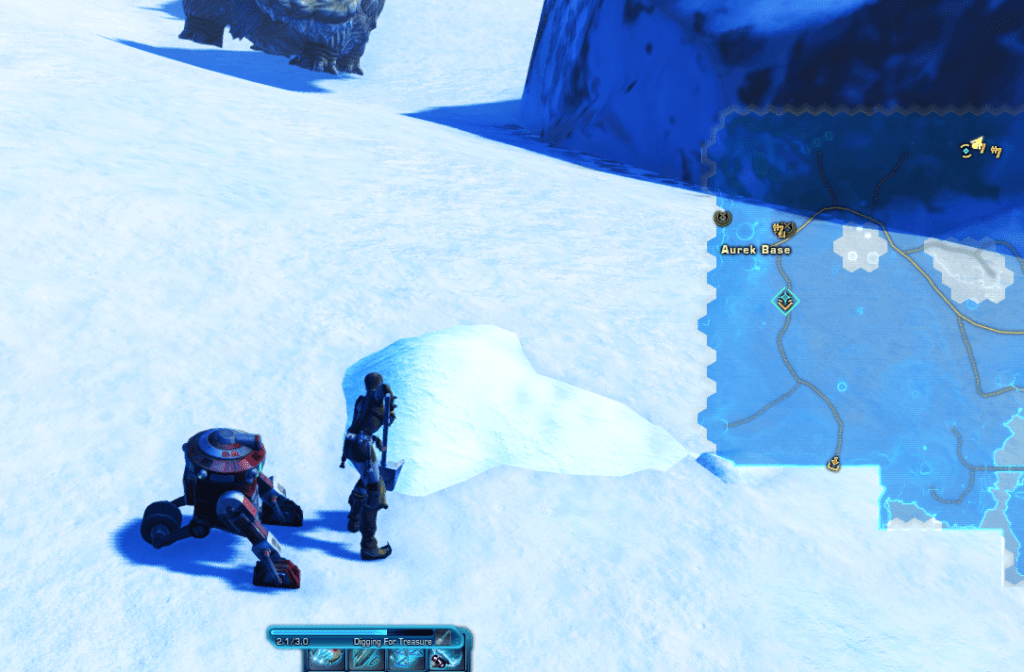Select the teal diamond marker on the map
The width and height of the screenshot is (1024, 672).
tap(785, 299)
